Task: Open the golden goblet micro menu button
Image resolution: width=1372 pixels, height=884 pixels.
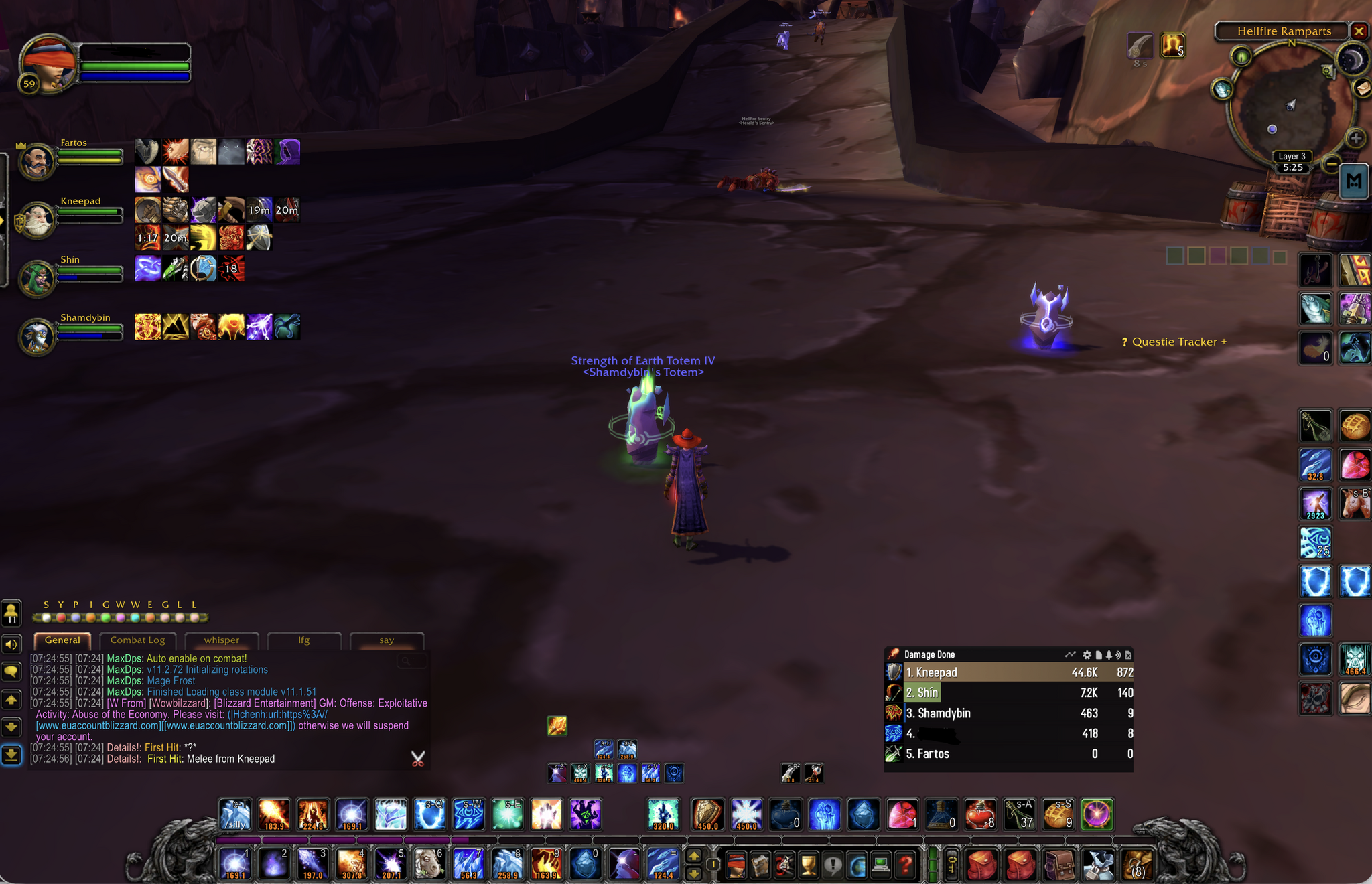Action: tap(809, 865)
